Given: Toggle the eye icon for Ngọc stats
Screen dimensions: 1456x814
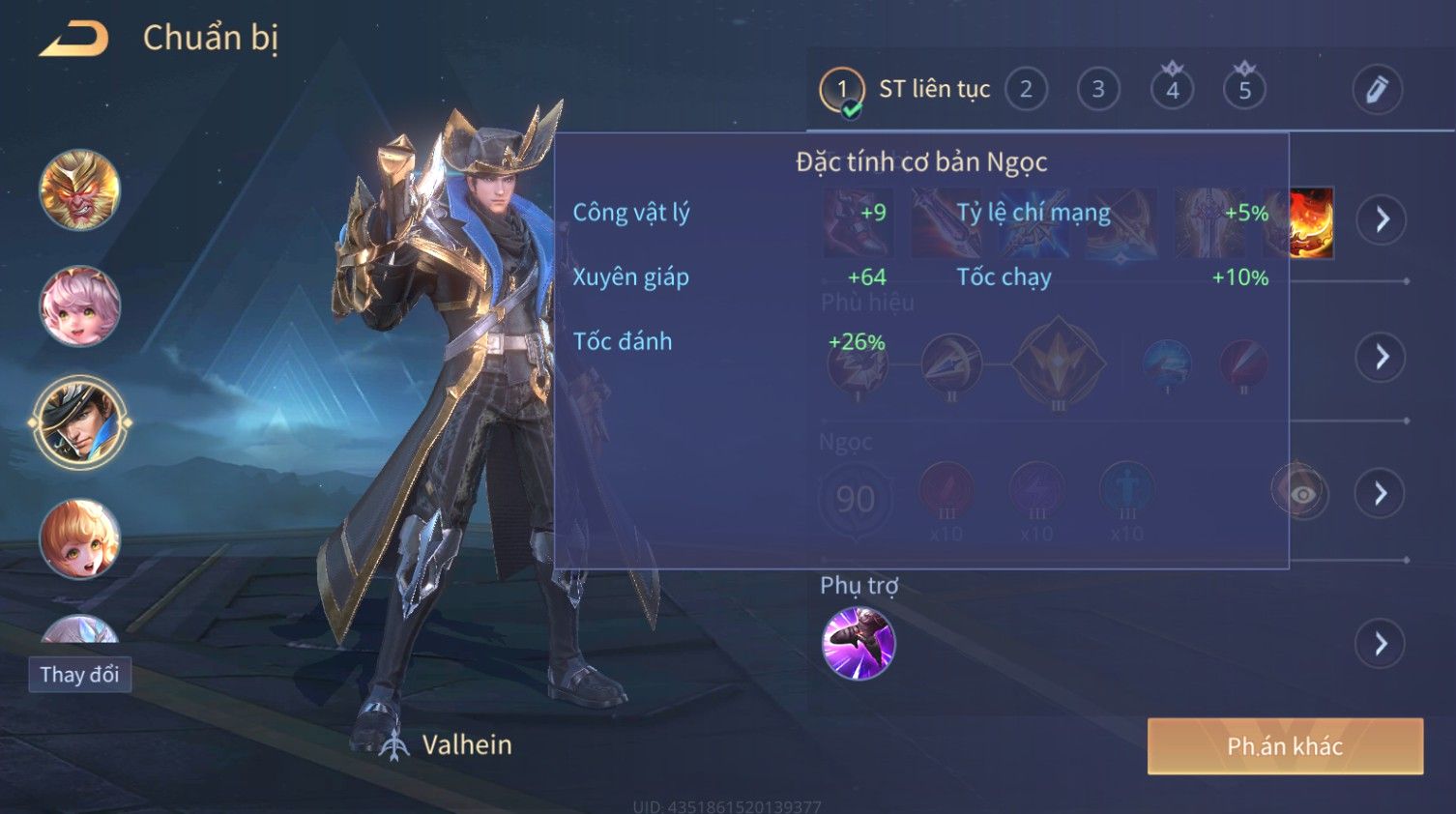Looking at the screenshot, I should tap(1301, 494).
